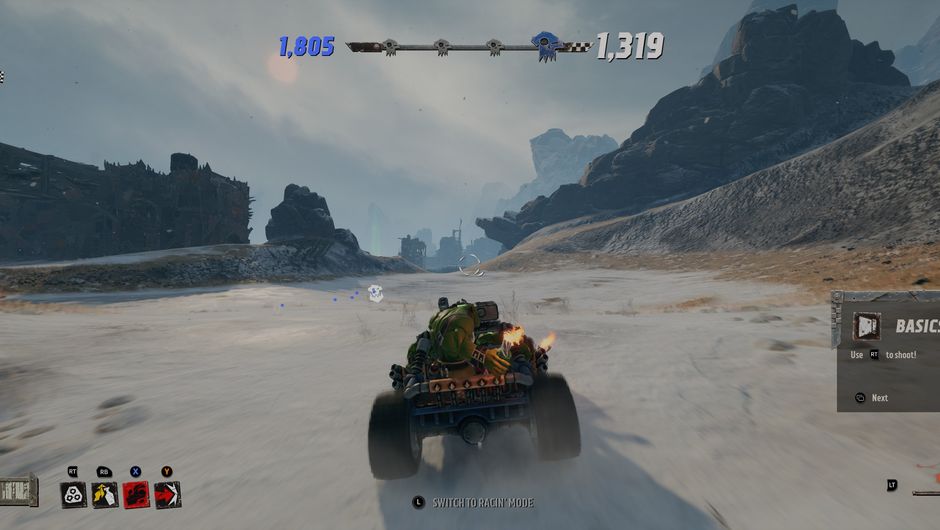Viewport: 940px width, 530px height.
Task: Select the Basics tutorial book icon
Action: tap(867, 326)
